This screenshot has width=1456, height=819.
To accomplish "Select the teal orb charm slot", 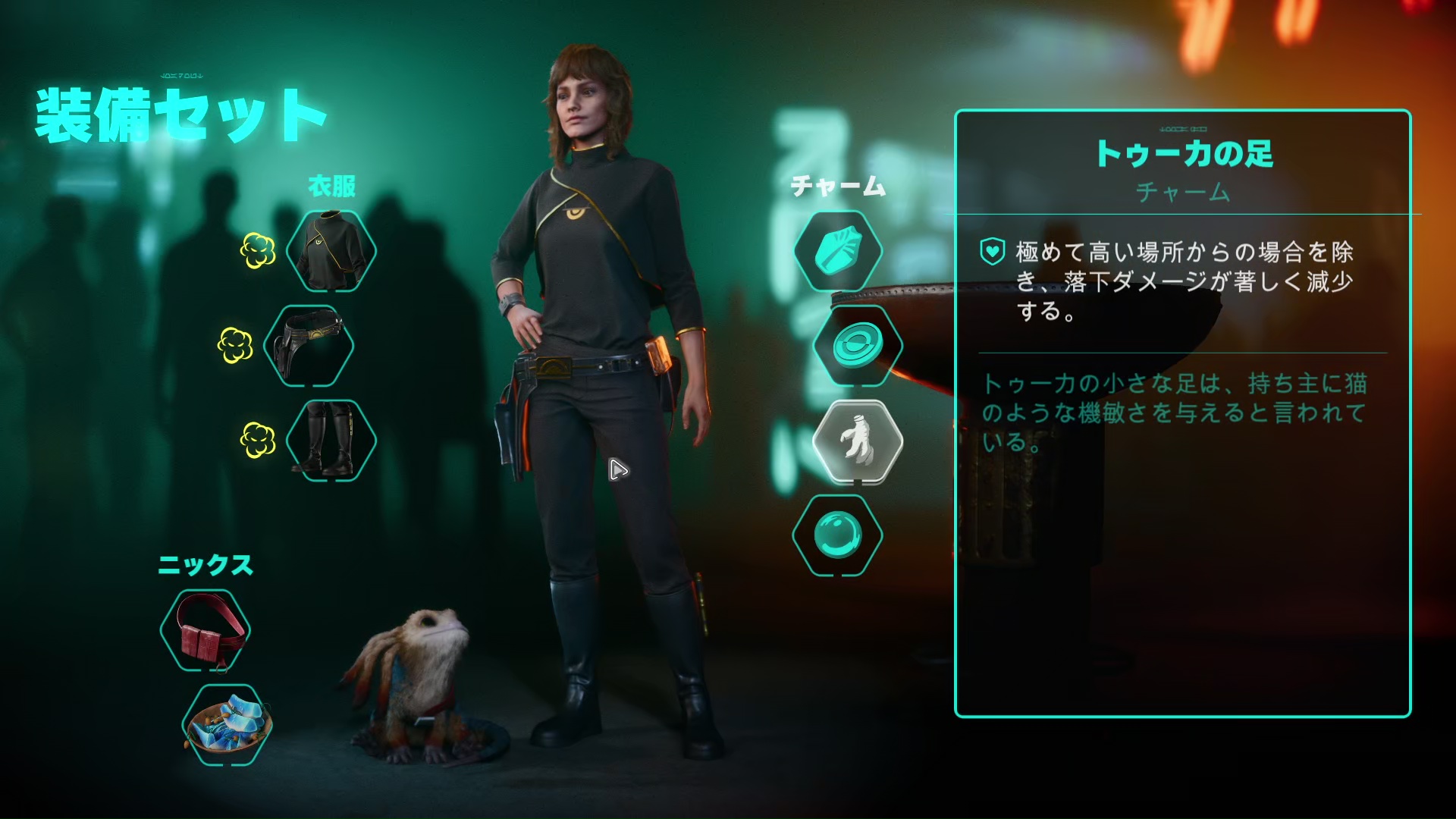I will tap(838, 535).
